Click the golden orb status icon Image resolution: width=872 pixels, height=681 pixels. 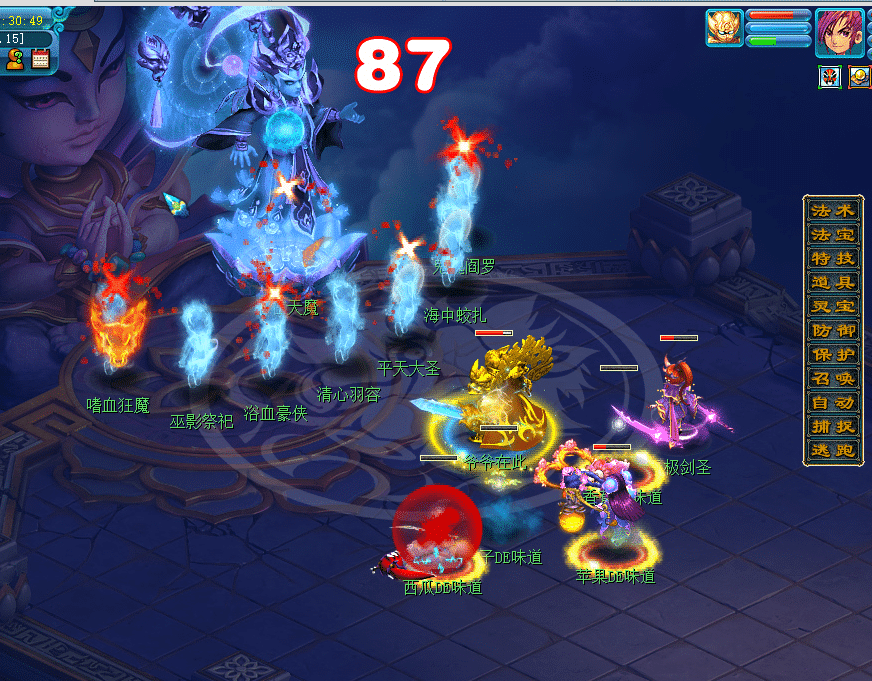click(x=859, y=77)
